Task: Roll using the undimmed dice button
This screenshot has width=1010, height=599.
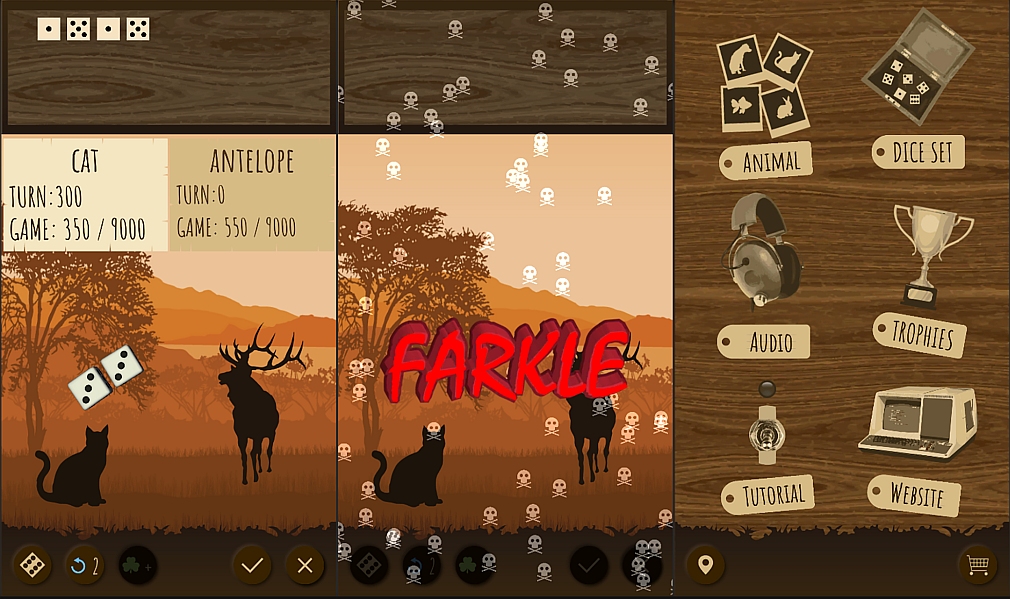Action: click(32, 566)
